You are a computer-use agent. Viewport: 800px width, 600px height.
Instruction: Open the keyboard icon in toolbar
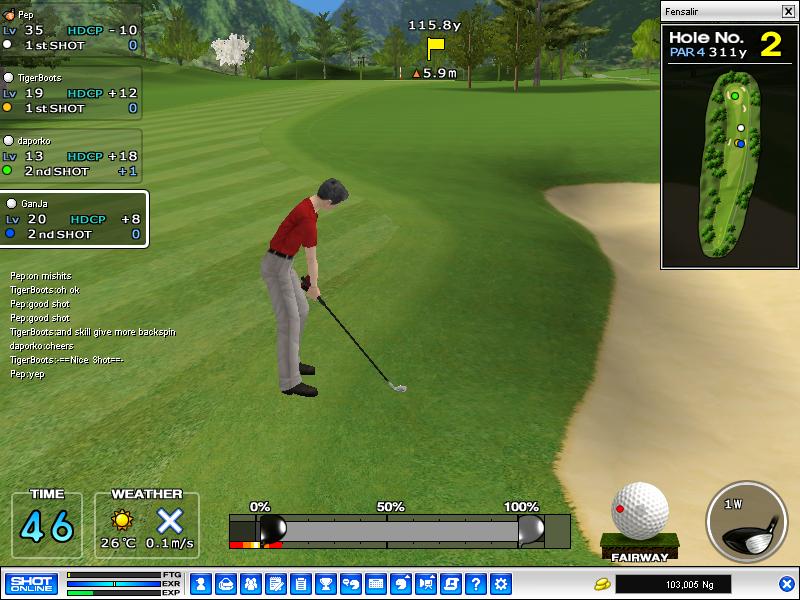click(x=376, y=584)
